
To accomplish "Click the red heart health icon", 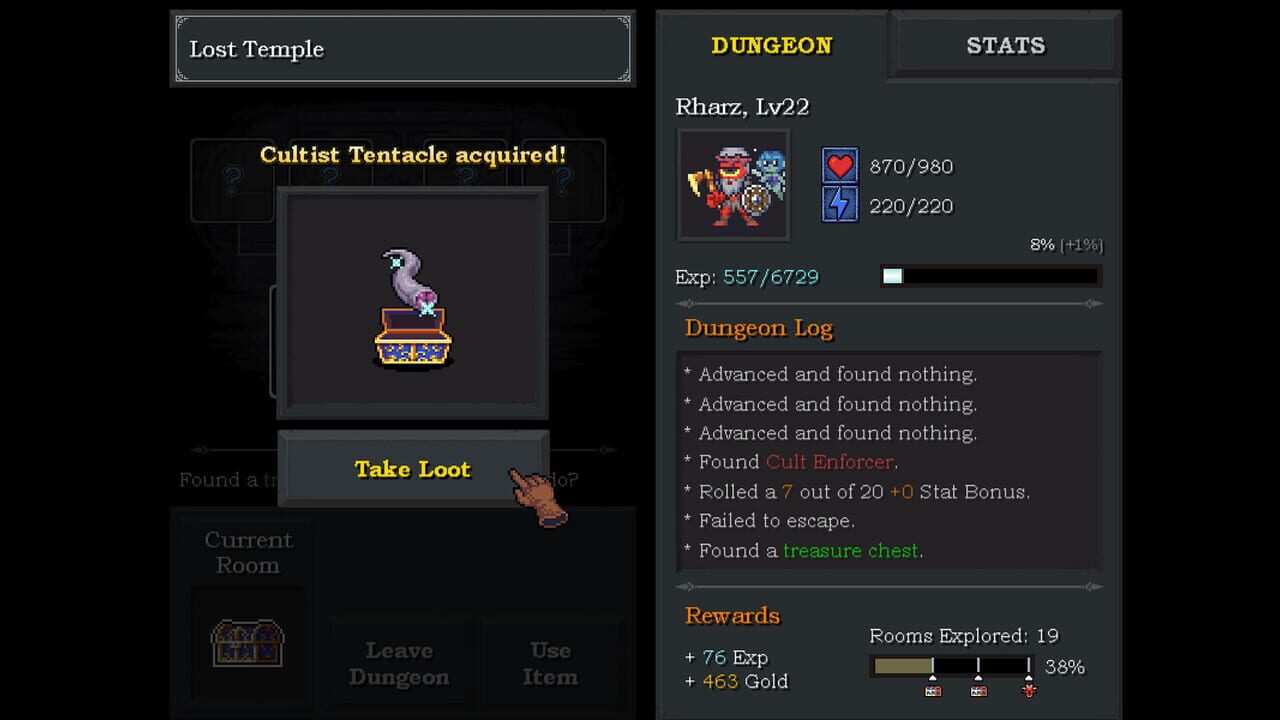I will 840,166.
